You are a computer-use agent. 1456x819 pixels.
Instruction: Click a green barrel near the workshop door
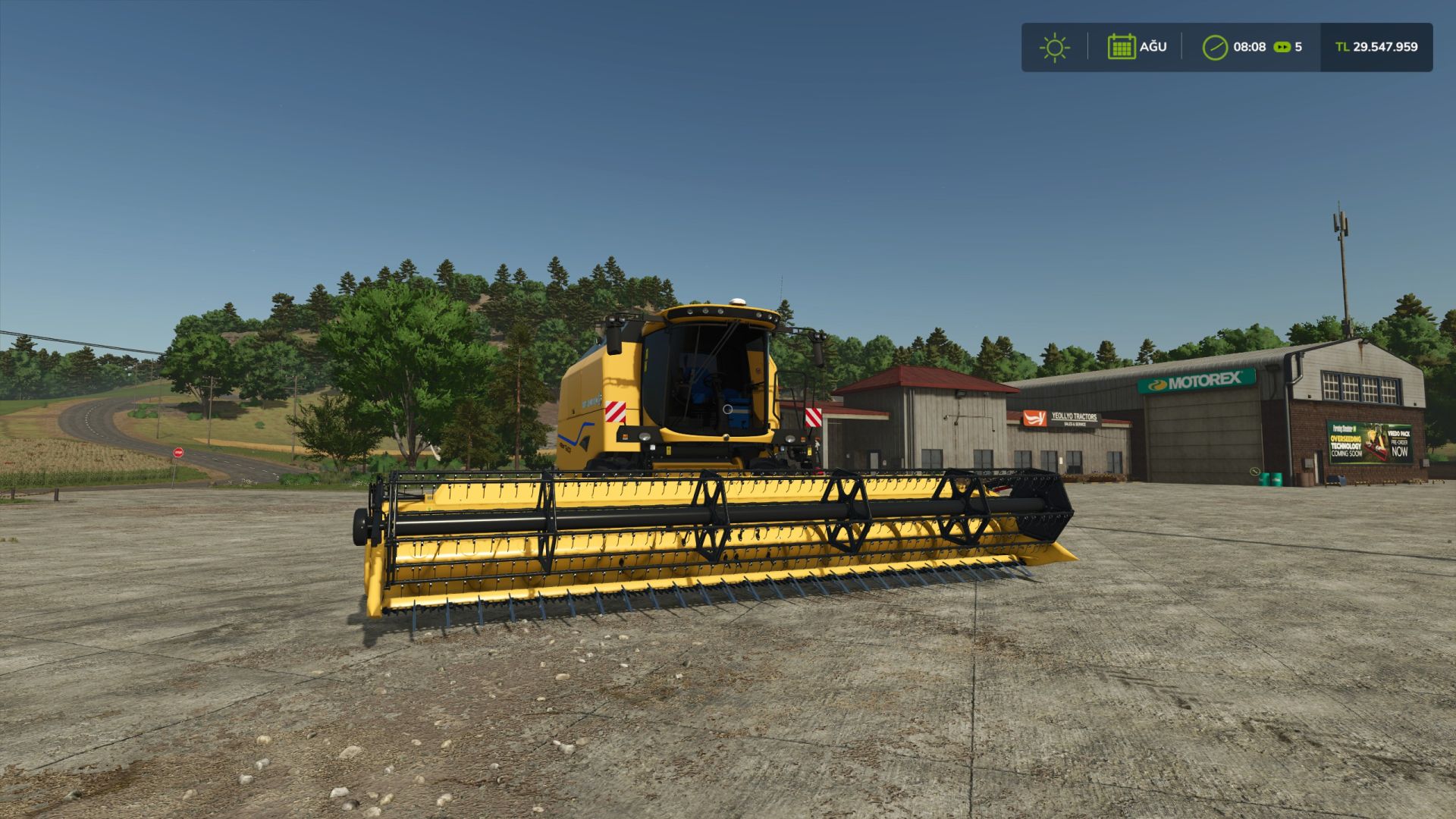point(1265,479)
